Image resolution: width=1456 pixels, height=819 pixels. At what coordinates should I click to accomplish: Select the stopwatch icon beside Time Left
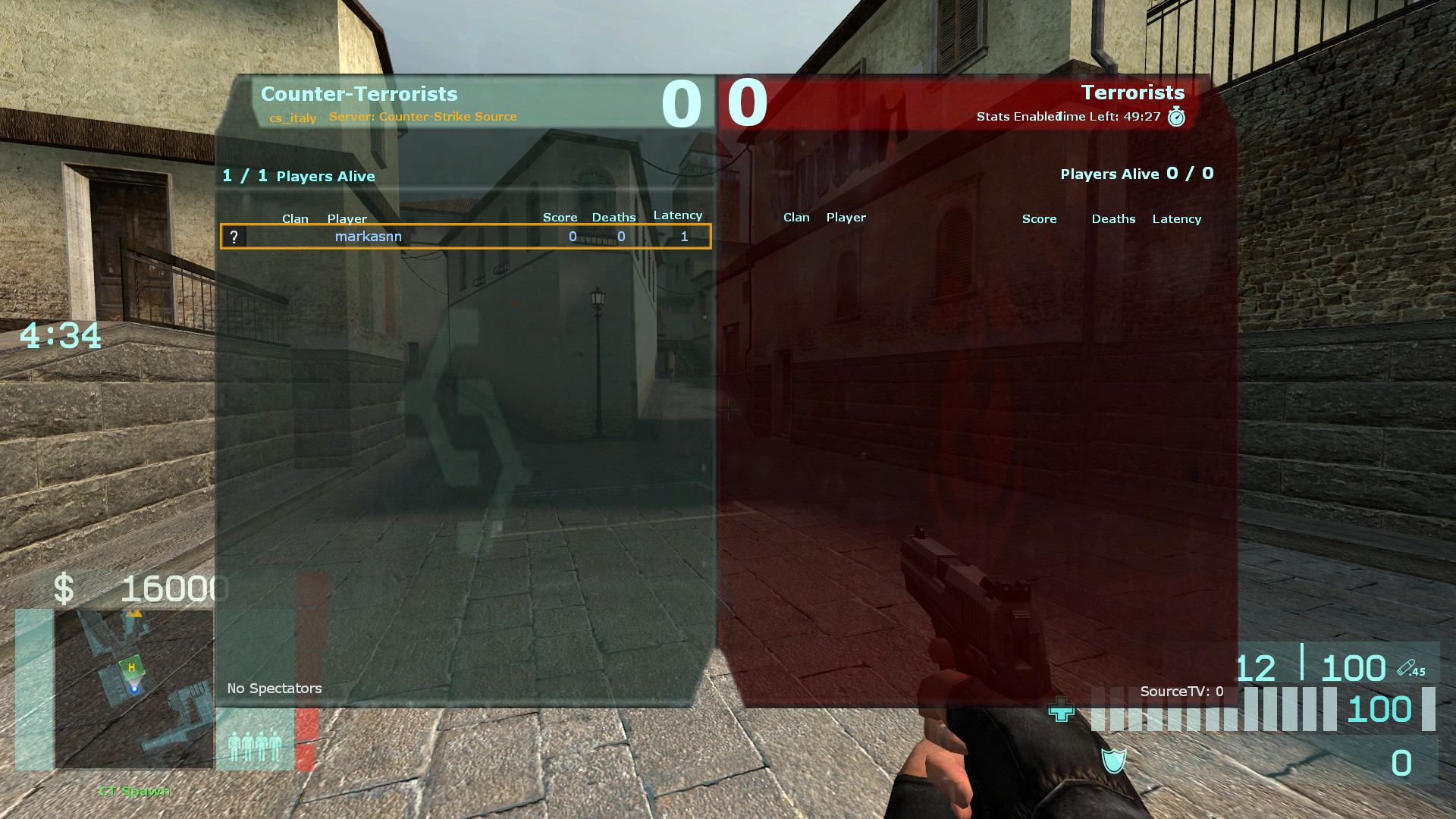click(1176, 117)
